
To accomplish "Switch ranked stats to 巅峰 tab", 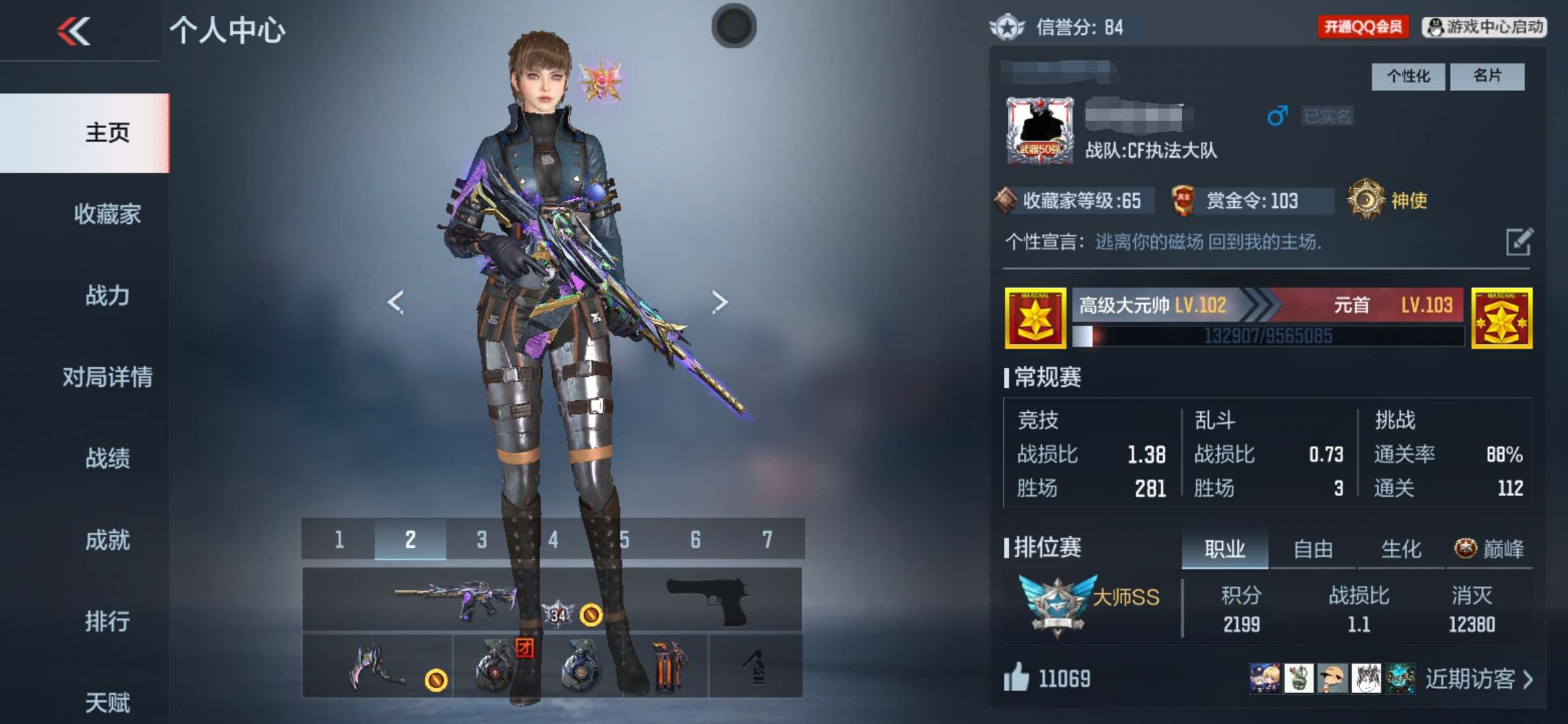I will [1490, 550].
